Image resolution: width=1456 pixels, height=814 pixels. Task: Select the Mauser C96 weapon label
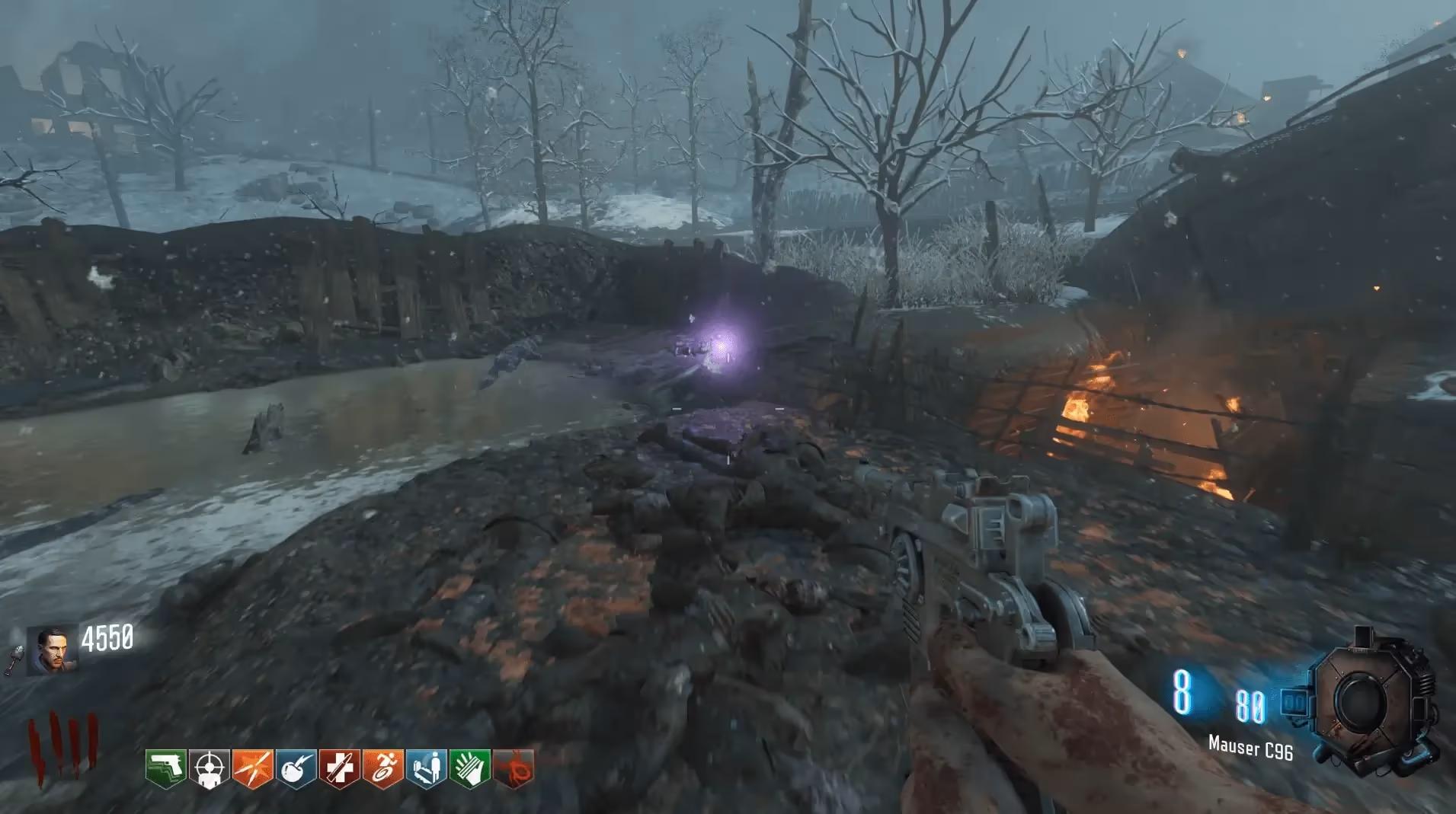pos(1250,749)
